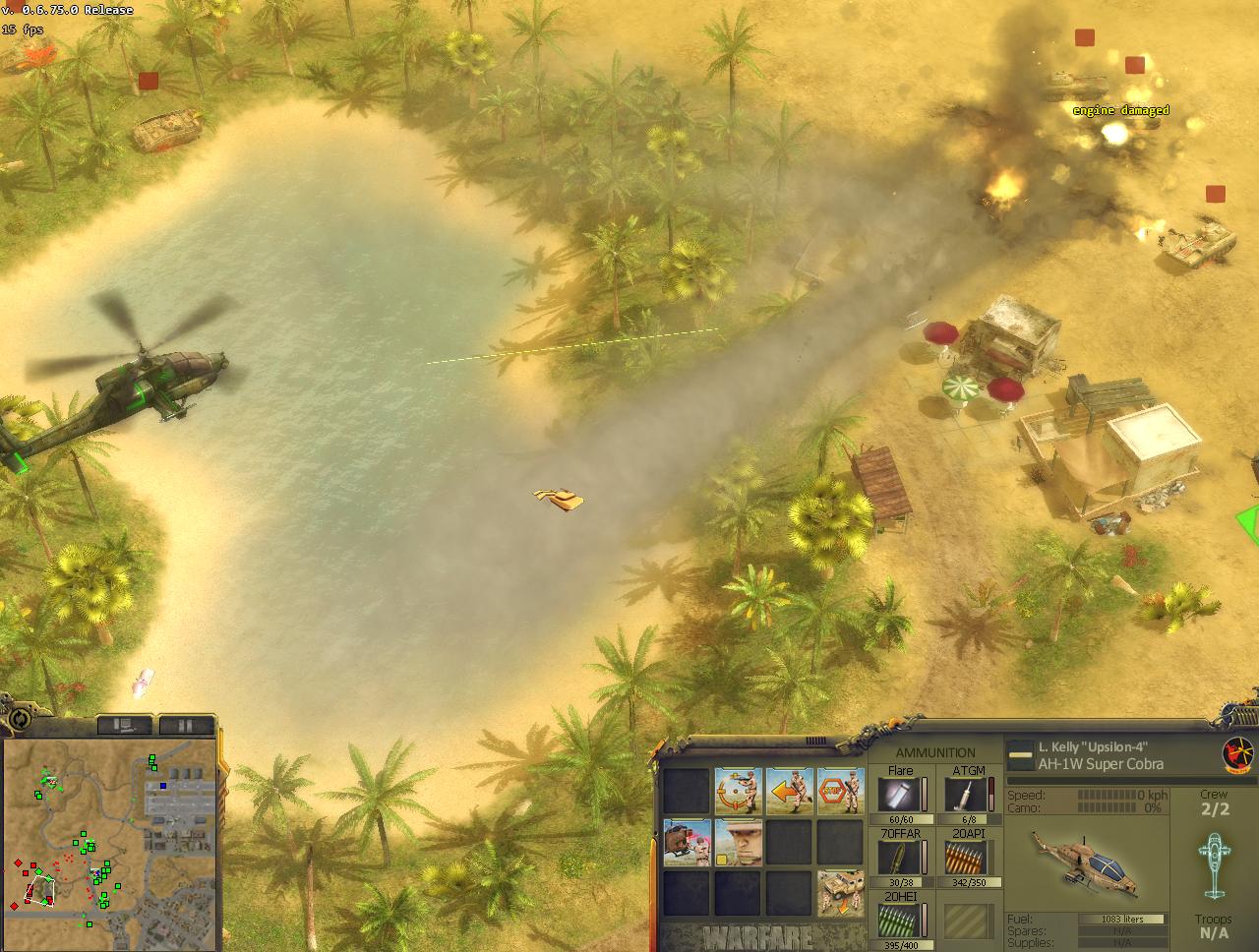
Task: Select the board helicopter command icon
Action: 687,842
